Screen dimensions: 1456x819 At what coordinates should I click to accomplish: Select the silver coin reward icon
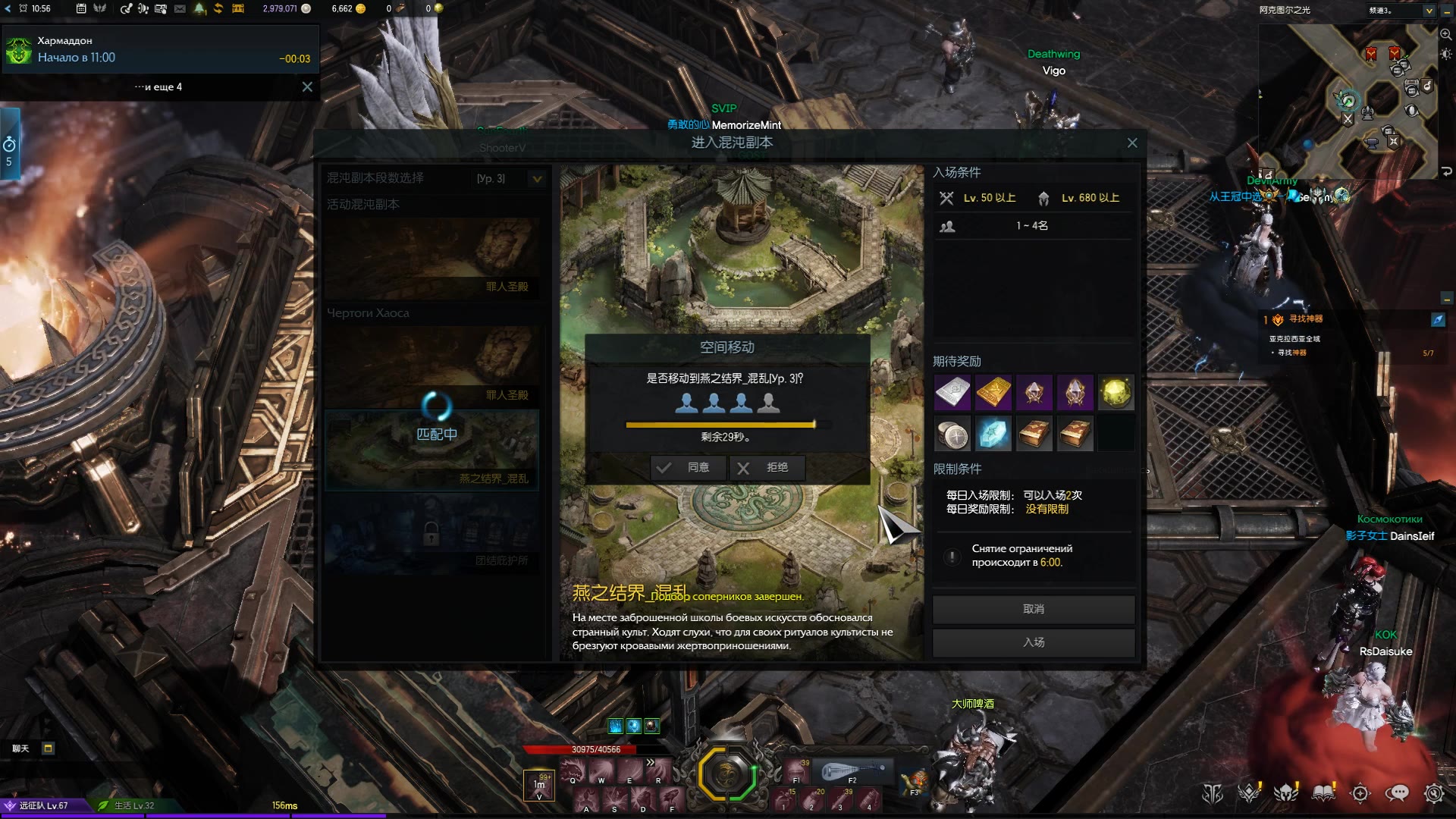(952, 435)
